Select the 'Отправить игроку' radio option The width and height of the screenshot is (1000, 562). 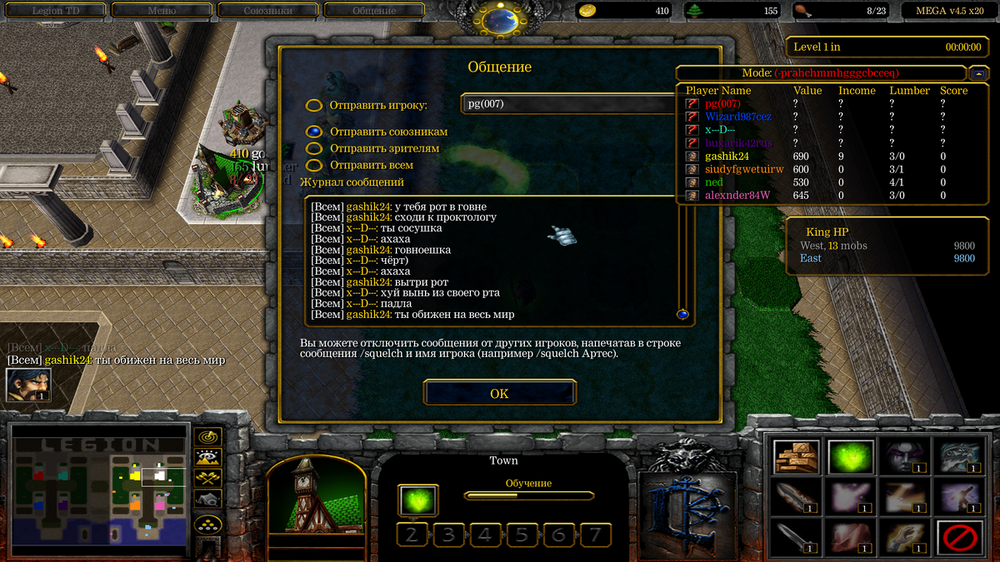[314, 105]
